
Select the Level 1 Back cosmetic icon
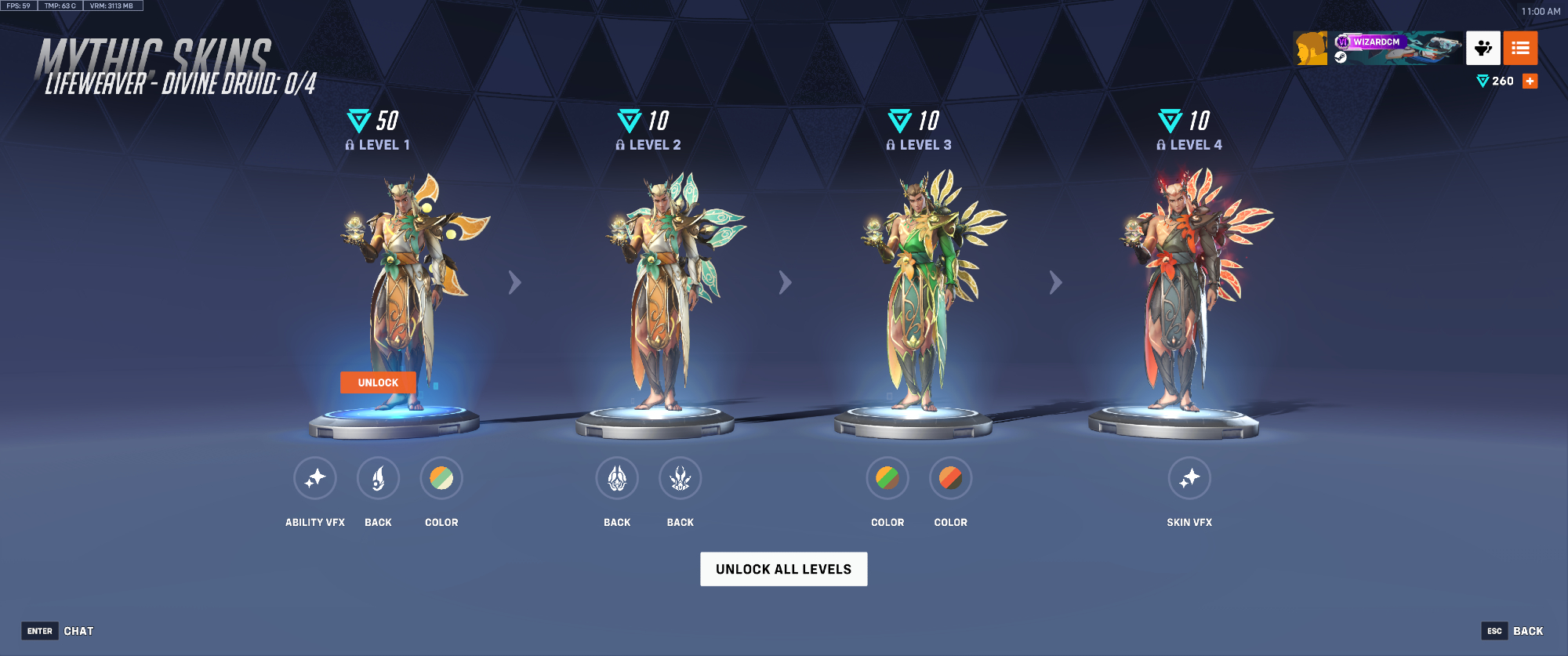tap(378, 478)
